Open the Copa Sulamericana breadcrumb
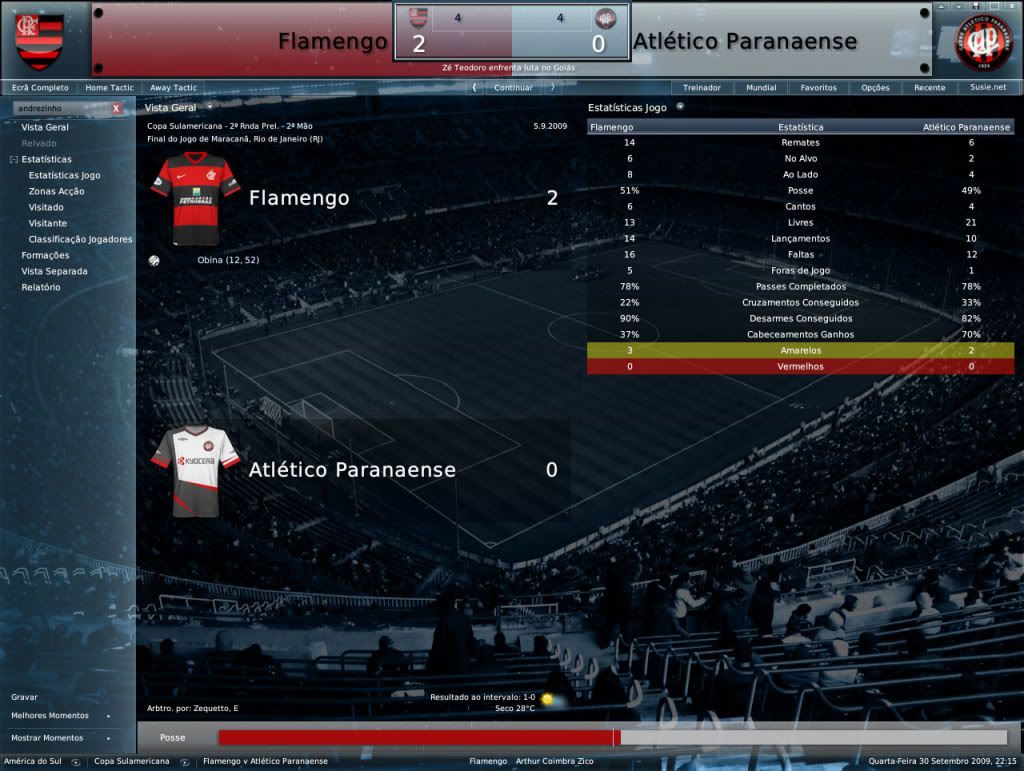Viewport: 1024px width, 771px height. point(132,762)
